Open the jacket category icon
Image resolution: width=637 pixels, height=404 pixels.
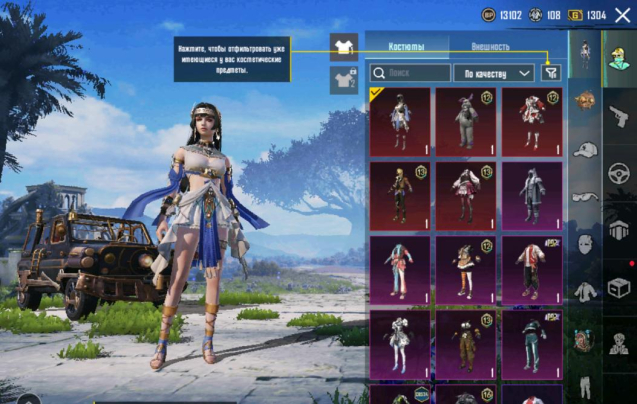[x=585, y=292]
